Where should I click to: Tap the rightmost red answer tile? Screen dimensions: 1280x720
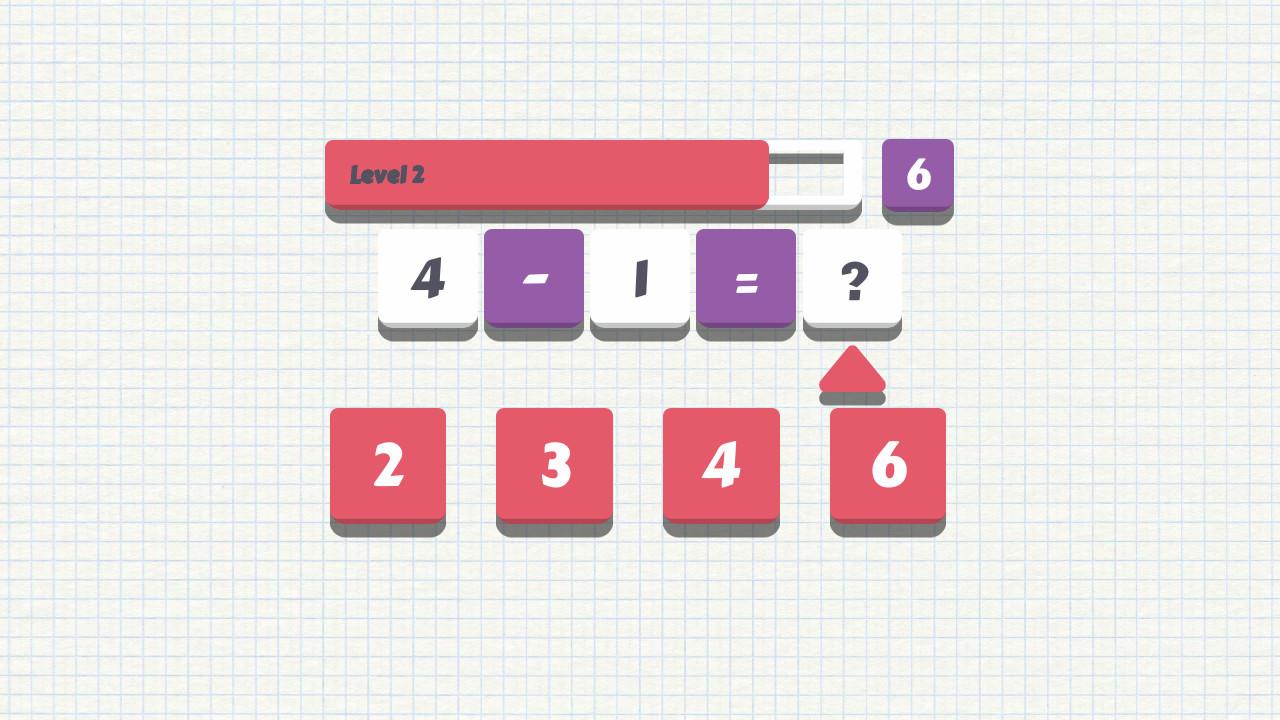click(887, 464)
